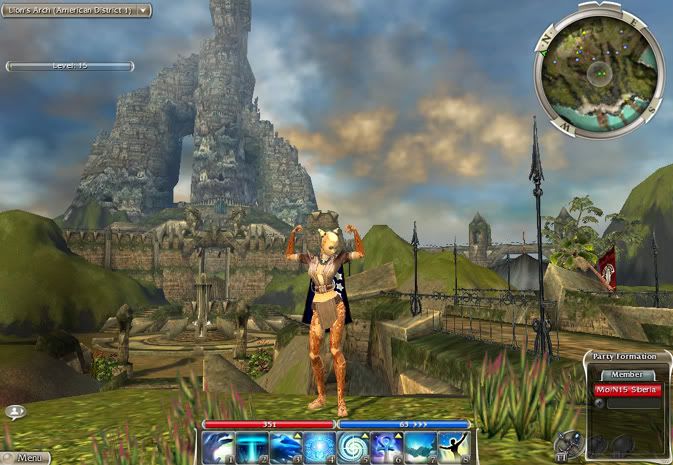Click the weapon set F1 icon
Screen dimensions: 673x465
tap(568, 444)
